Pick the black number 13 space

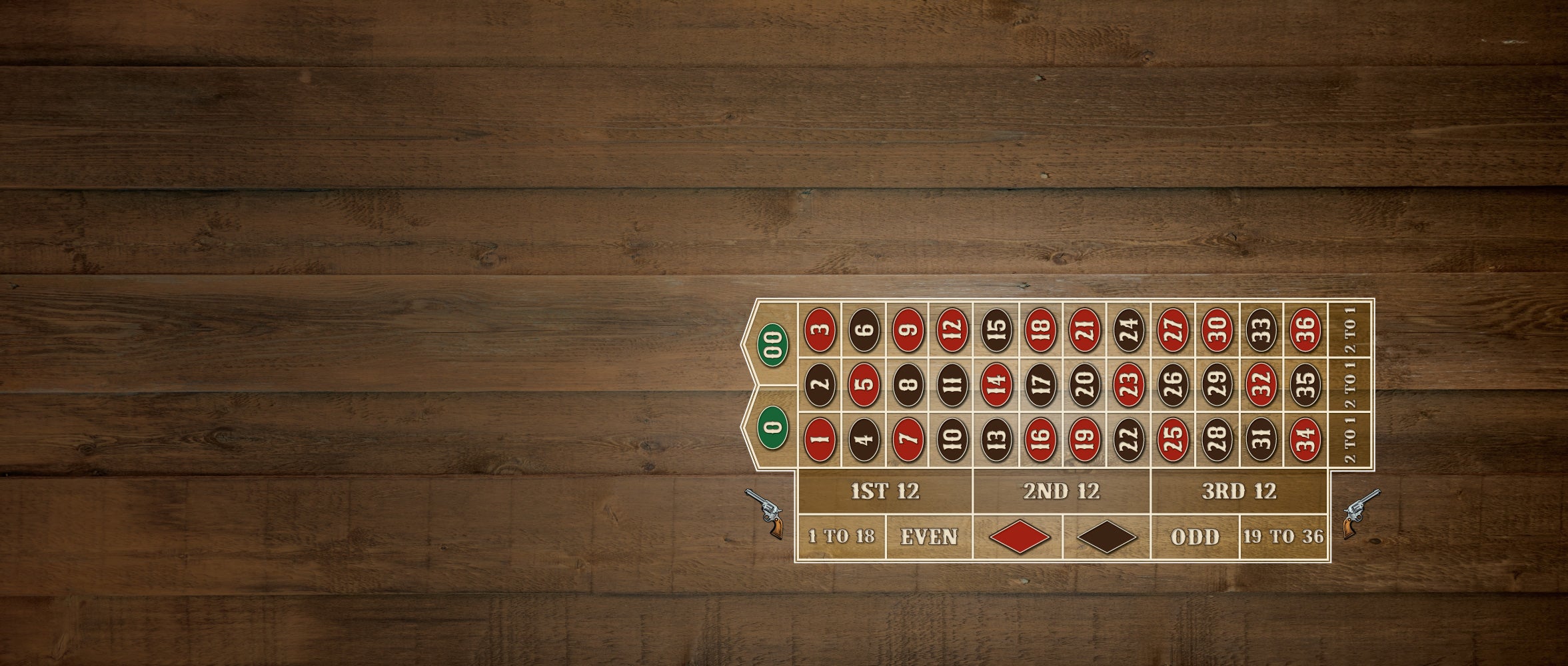click(x=996, y=438)
